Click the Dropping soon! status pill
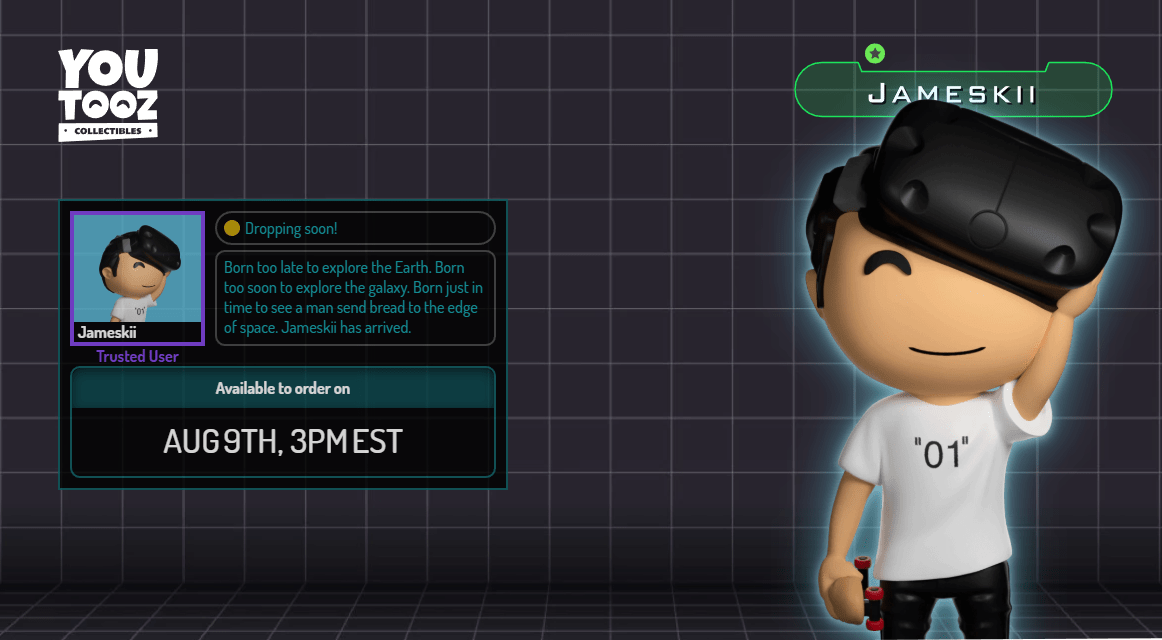The height and width of the screenshot is (640, 1162). point(355,228)
